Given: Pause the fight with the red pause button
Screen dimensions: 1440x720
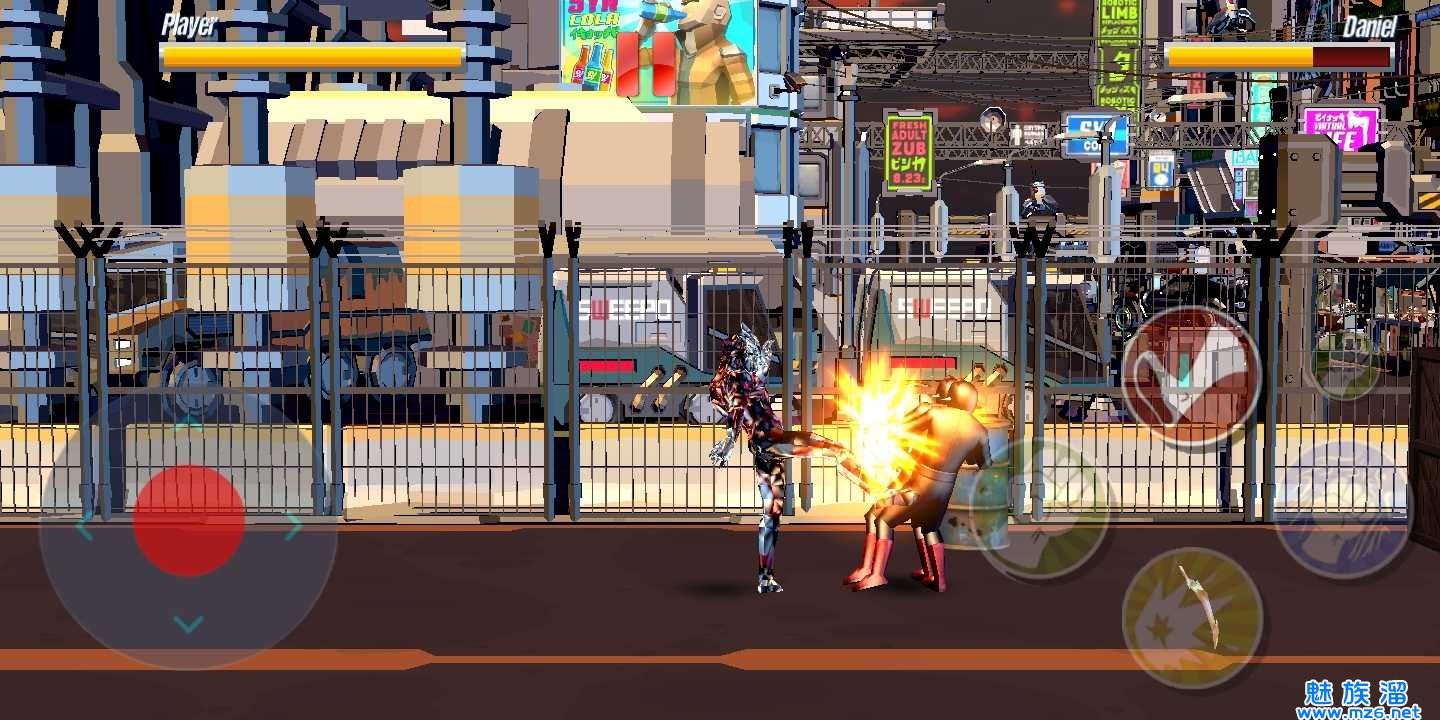Looking at the screenshot, I should [646, 65].
